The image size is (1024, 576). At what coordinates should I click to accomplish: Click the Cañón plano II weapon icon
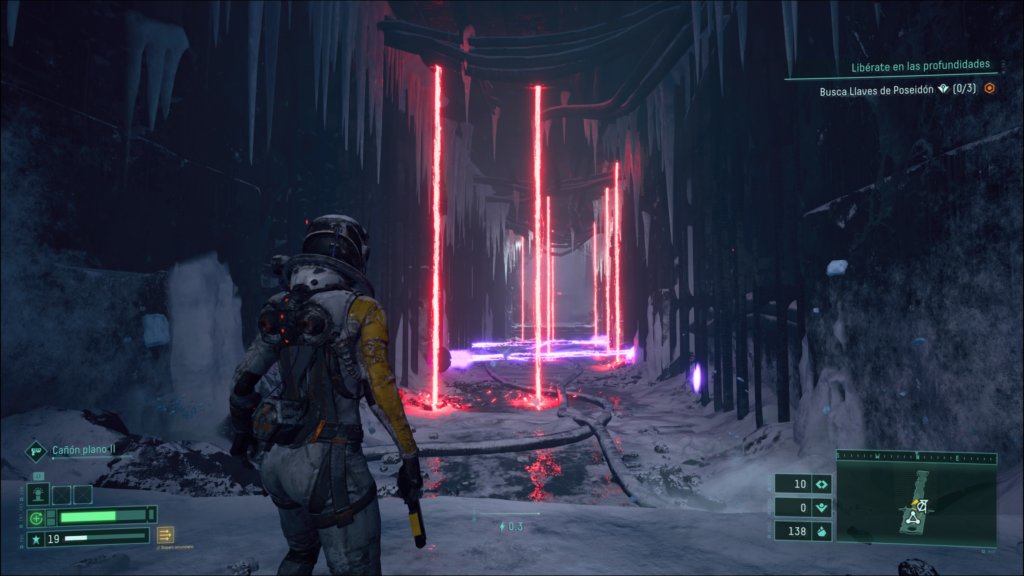point(37,451)
